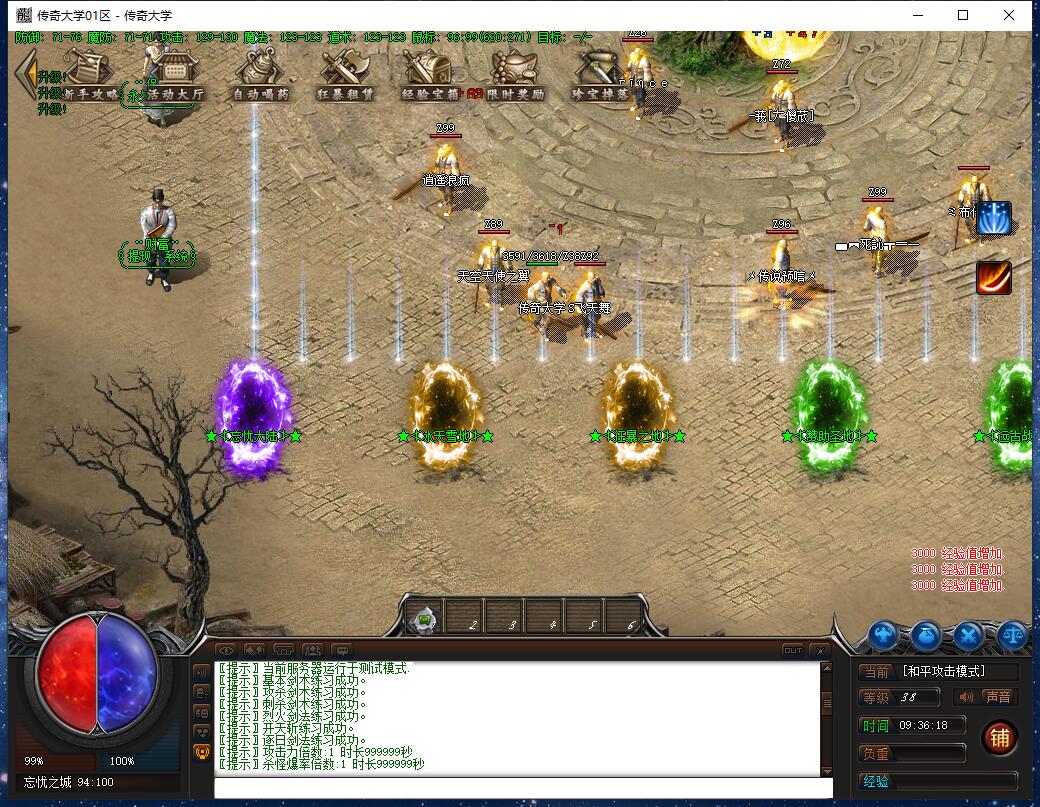Maximize the game window
Image resolution: width=1040 pixels, height=807 pixels.
(963, 15)
